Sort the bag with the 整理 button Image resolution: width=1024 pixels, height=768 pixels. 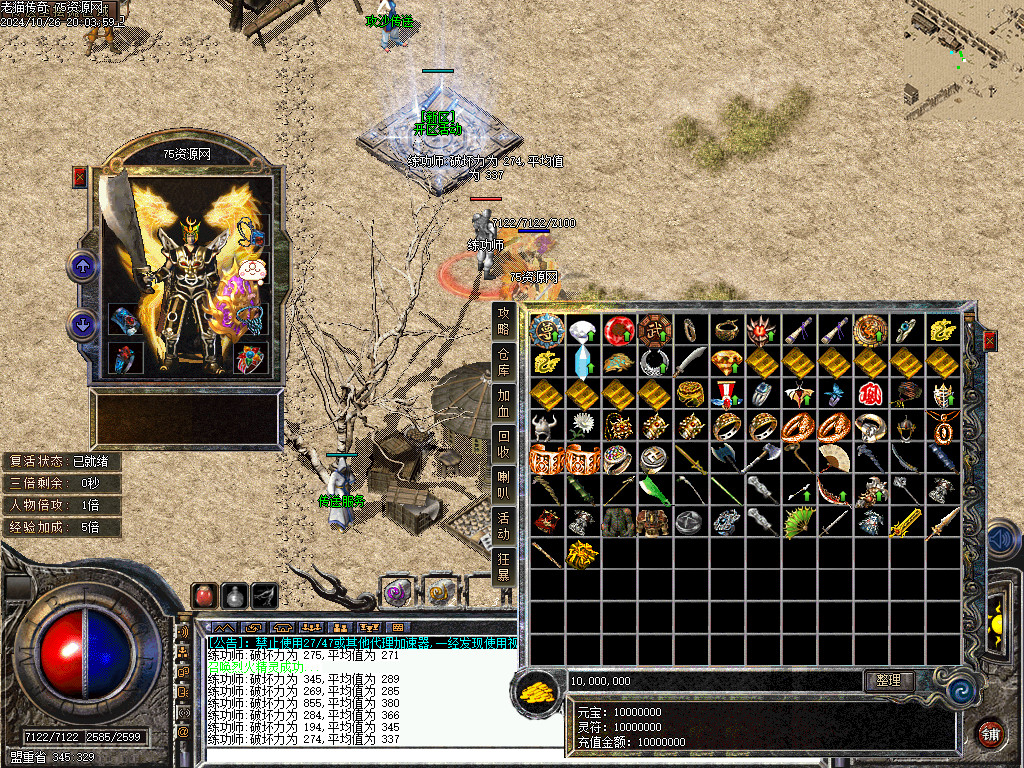pyautogui.click(x=889, y=680)
